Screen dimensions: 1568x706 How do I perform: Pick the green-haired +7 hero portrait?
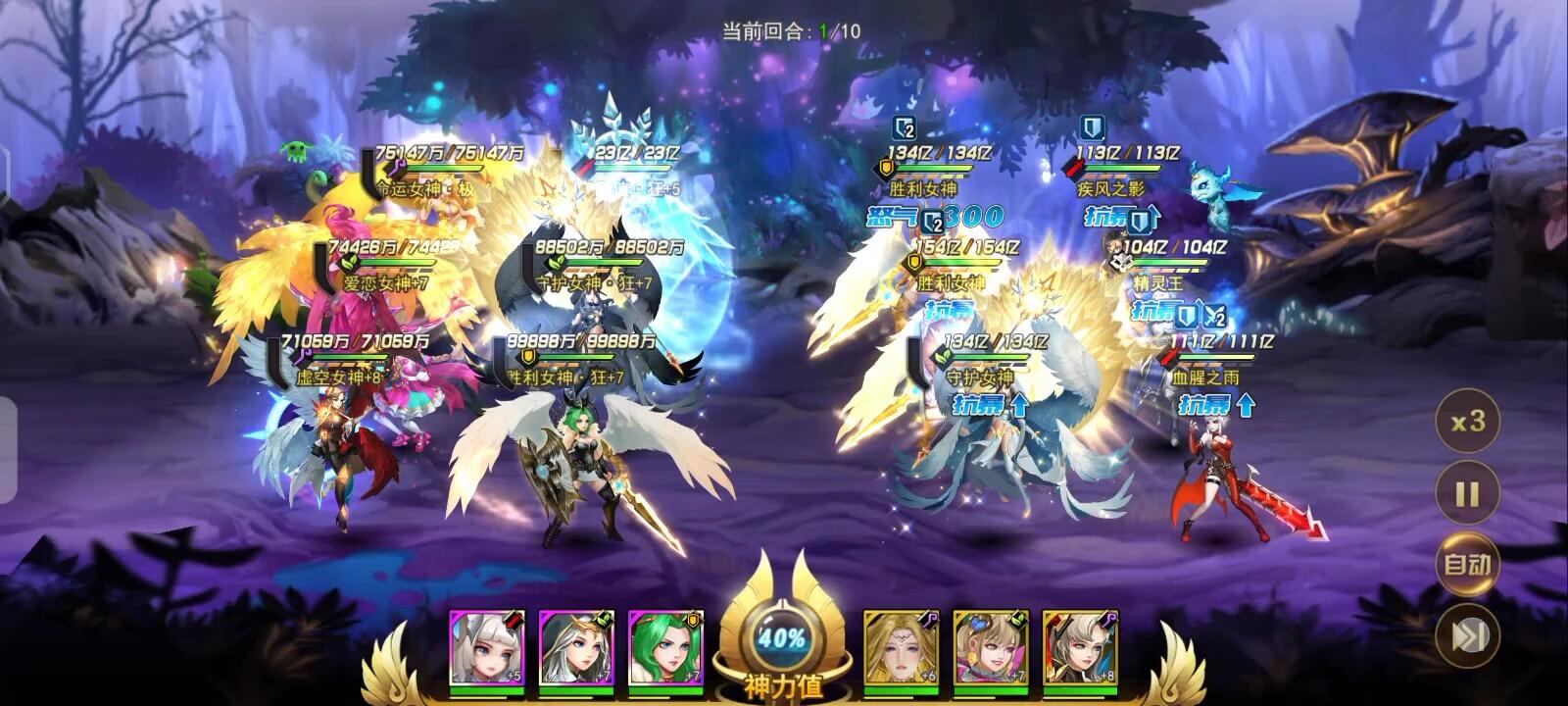pos(665,647)
